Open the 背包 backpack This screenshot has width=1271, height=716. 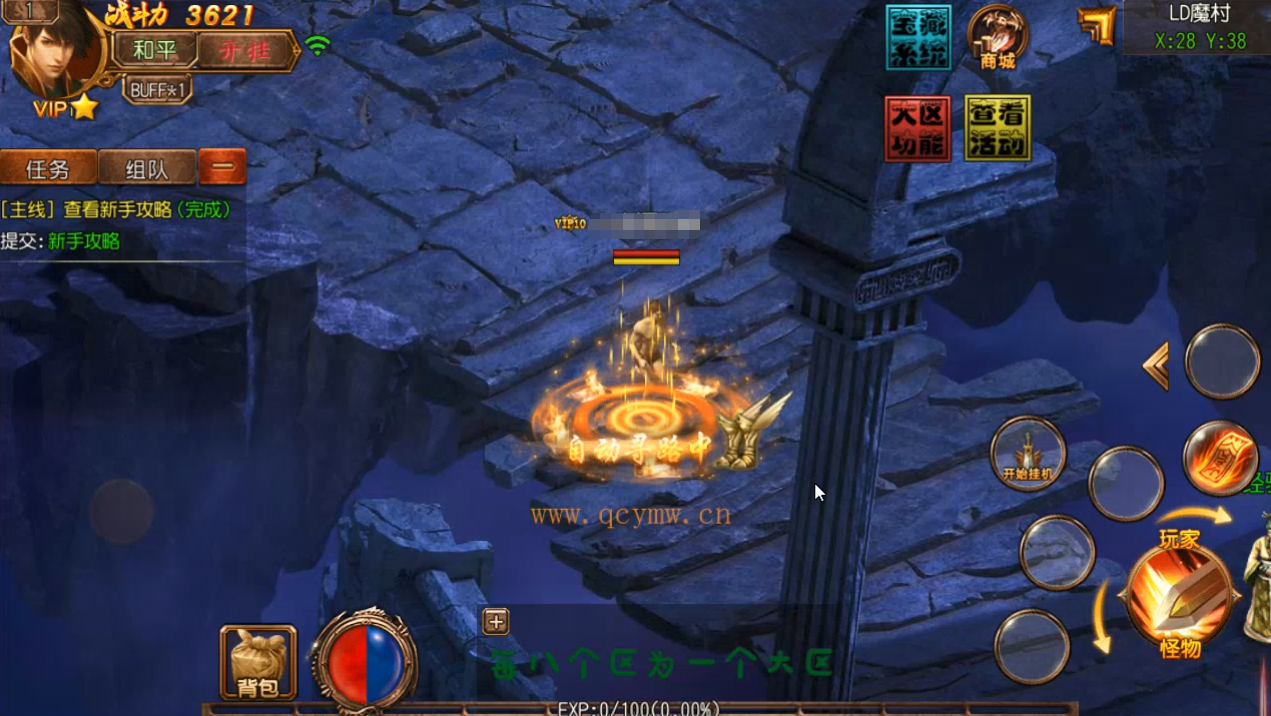[258, 662]
